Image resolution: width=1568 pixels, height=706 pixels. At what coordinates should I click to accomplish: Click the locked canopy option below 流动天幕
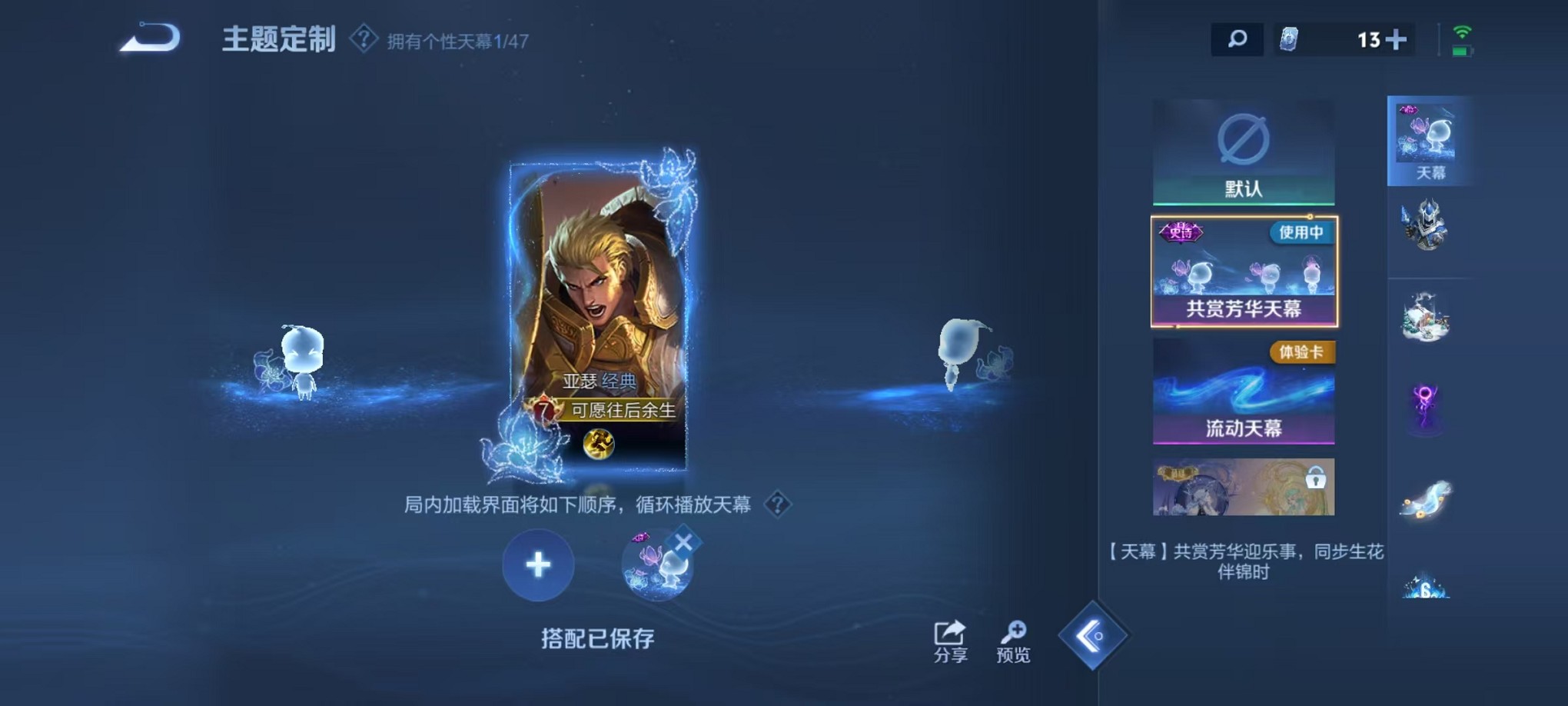click(x=1242, y=487)
